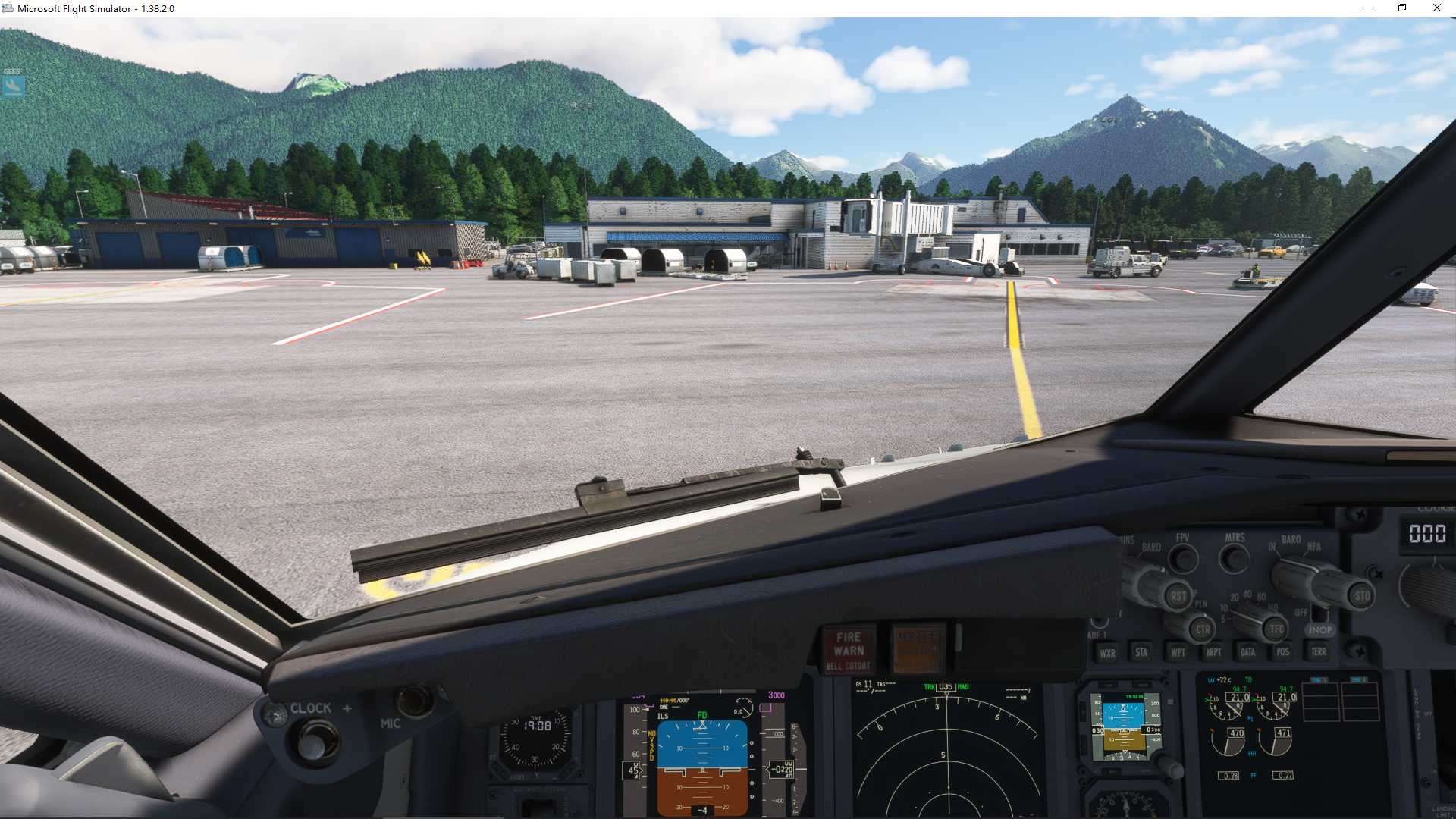Open the Microsoft Flight Simulator title bar icon

tap(8, 8)
